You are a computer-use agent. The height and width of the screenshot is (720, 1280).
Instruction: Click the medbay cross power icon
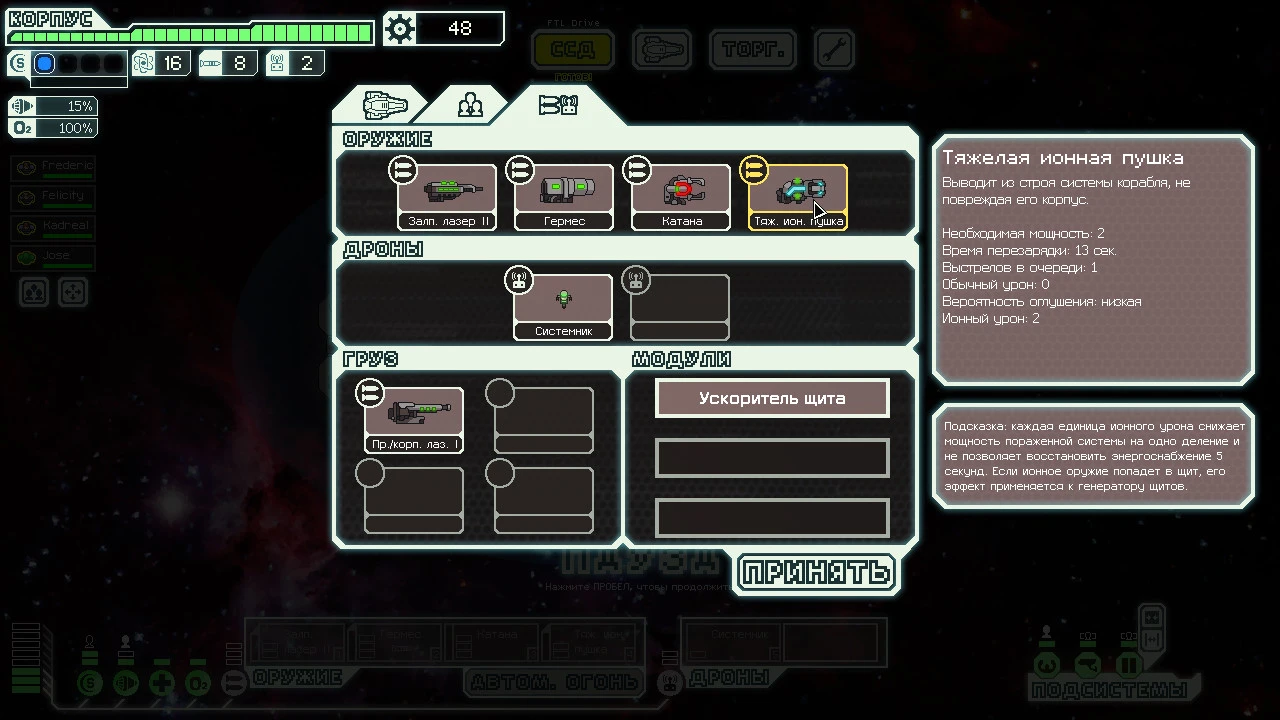coord(160,683)
